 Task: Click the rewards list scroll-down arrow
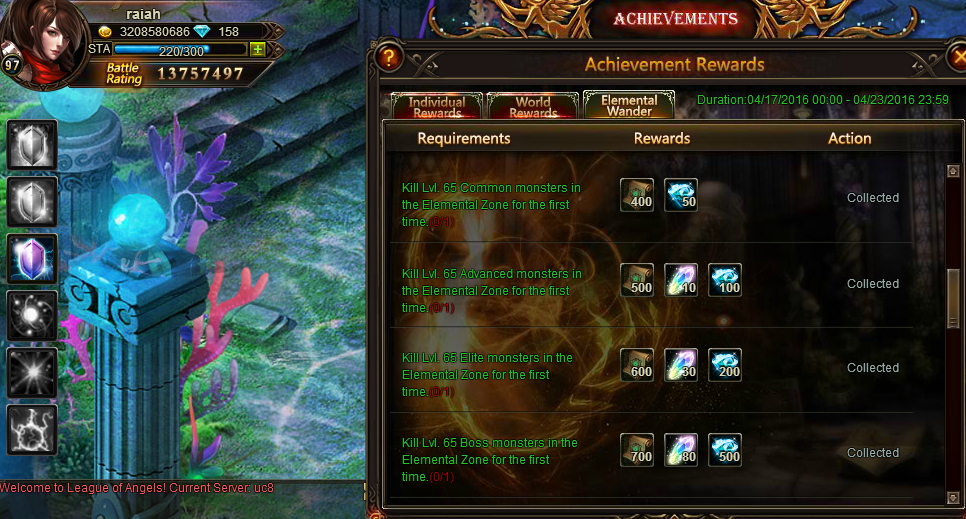coord(953,496)
